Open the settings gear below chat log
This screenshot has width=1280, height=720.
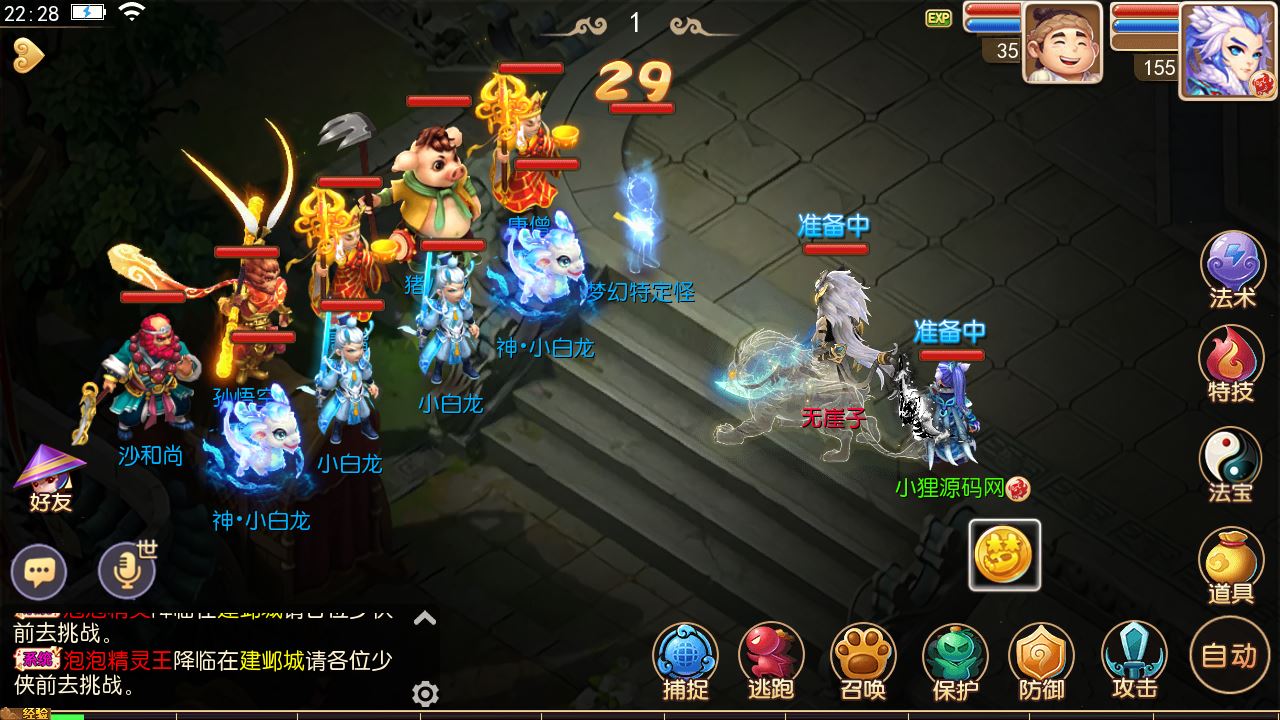pyautogui.click(x=427, y=691)
